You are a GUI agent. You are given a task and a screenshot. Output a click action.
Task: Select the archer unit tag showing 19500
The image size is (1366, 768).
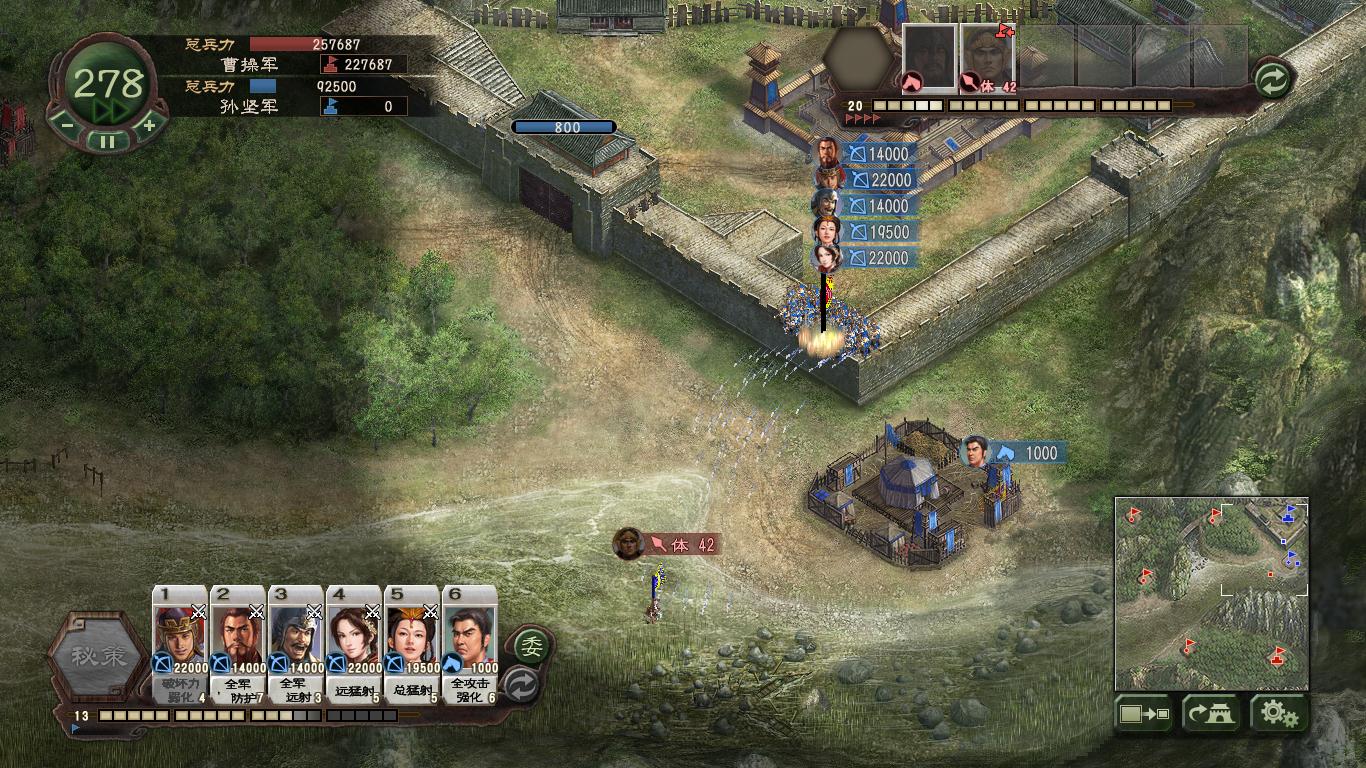pyautogui.click(x=878, y=232)
